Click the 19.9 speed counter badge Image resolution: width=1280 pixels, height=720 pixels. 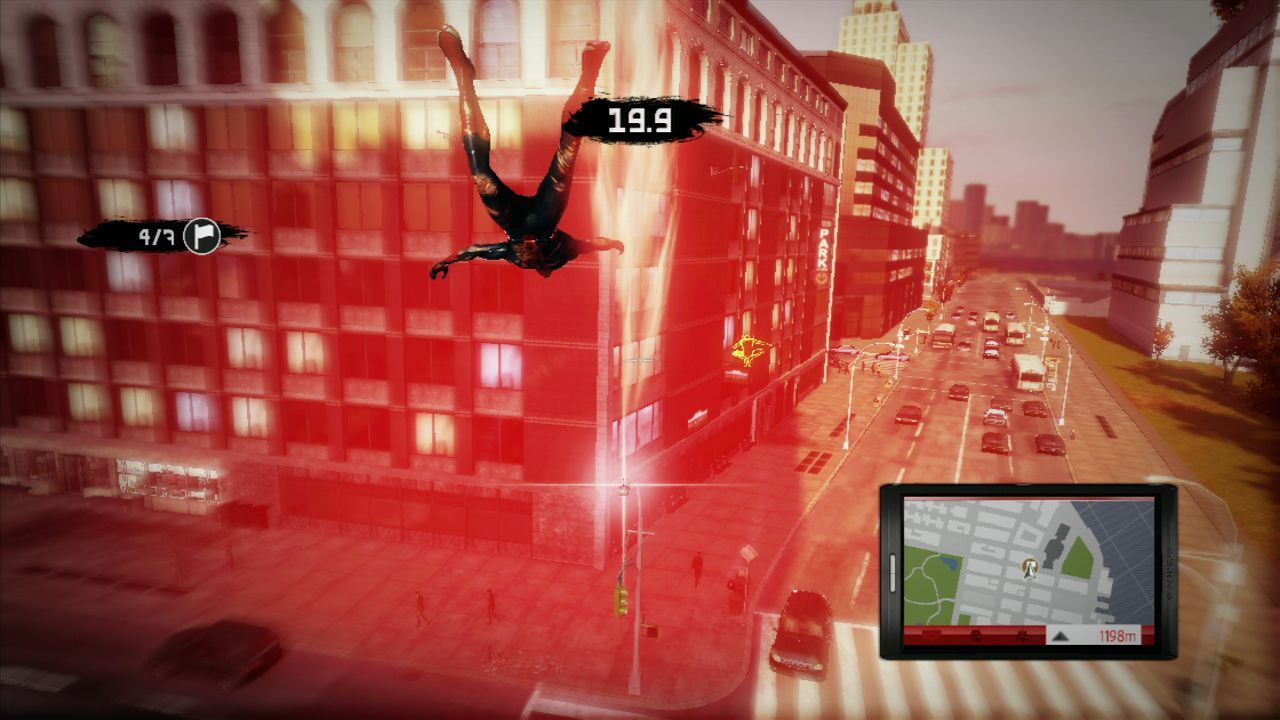tap(640, 120)
